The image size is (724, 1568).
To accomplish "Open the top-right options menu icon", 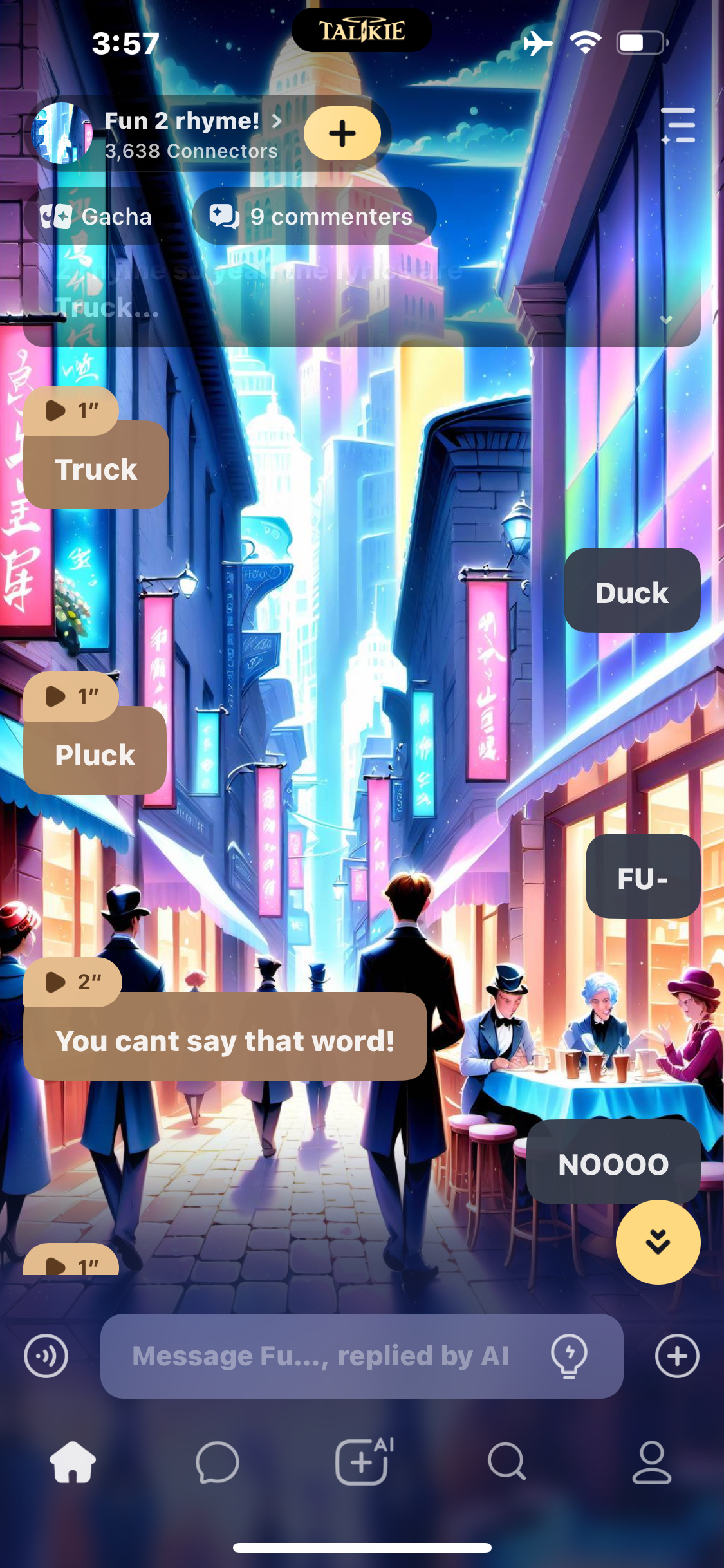I will pyautogui.click(x=678, y=126).
